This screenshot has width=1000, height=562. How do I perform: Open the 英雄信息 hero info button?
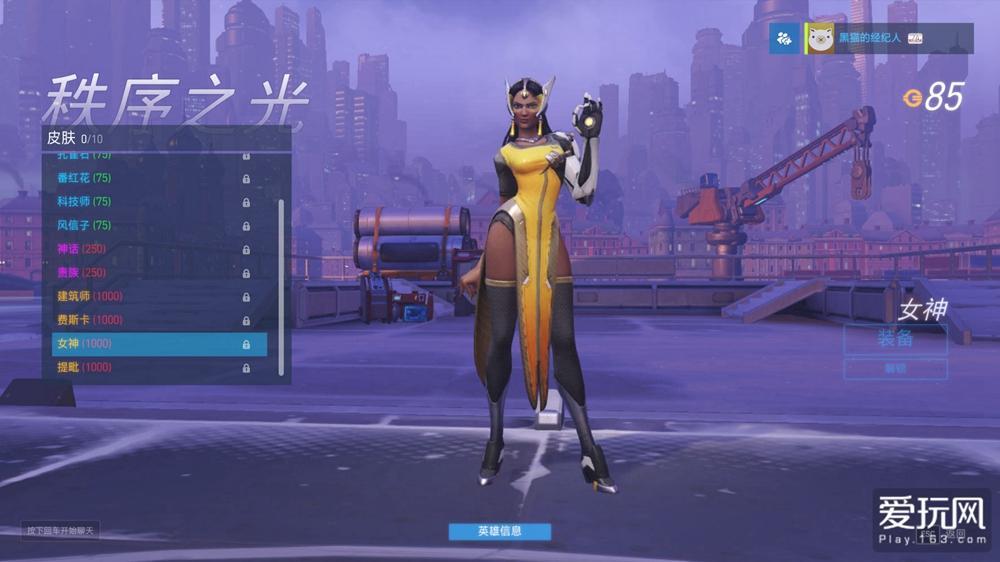point(499,531)
